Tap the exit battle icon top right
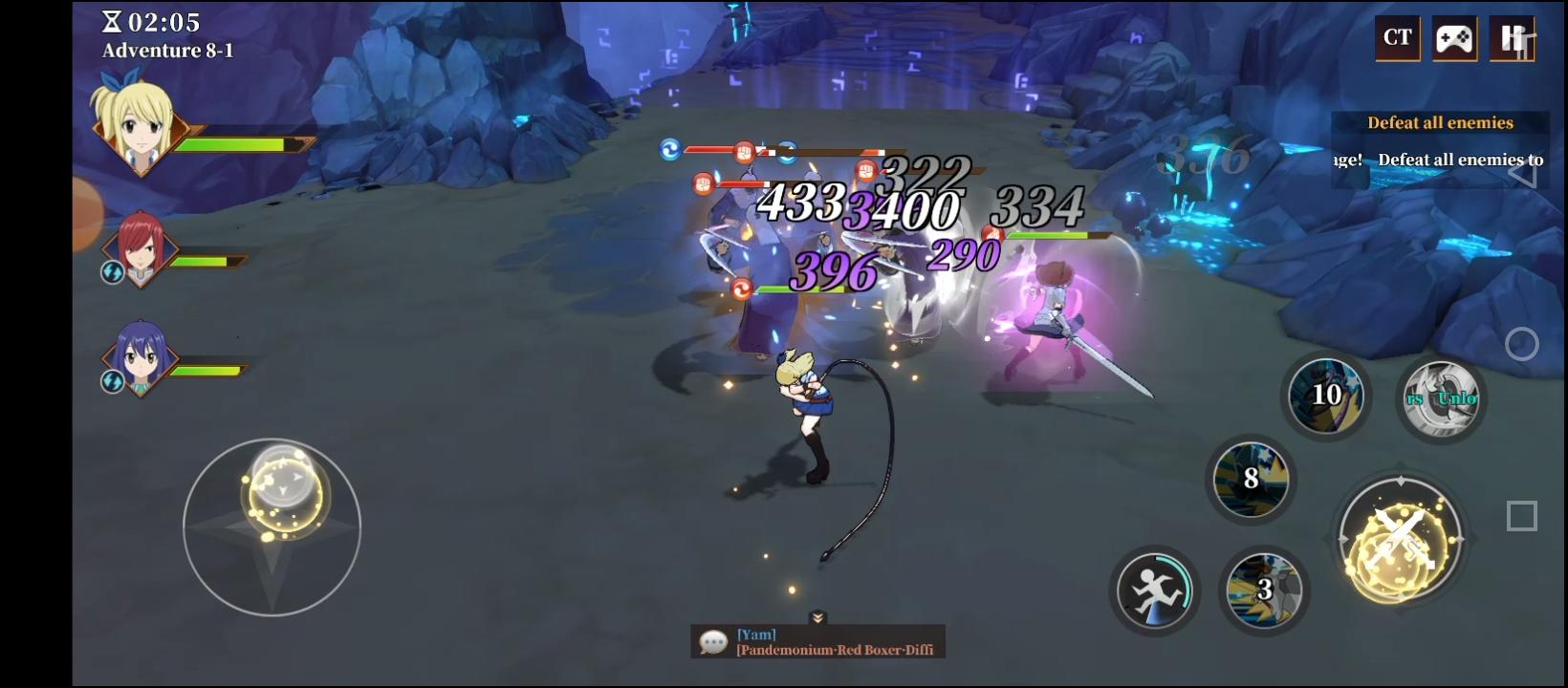1568x688 pixels. (x=1512, y=38)
